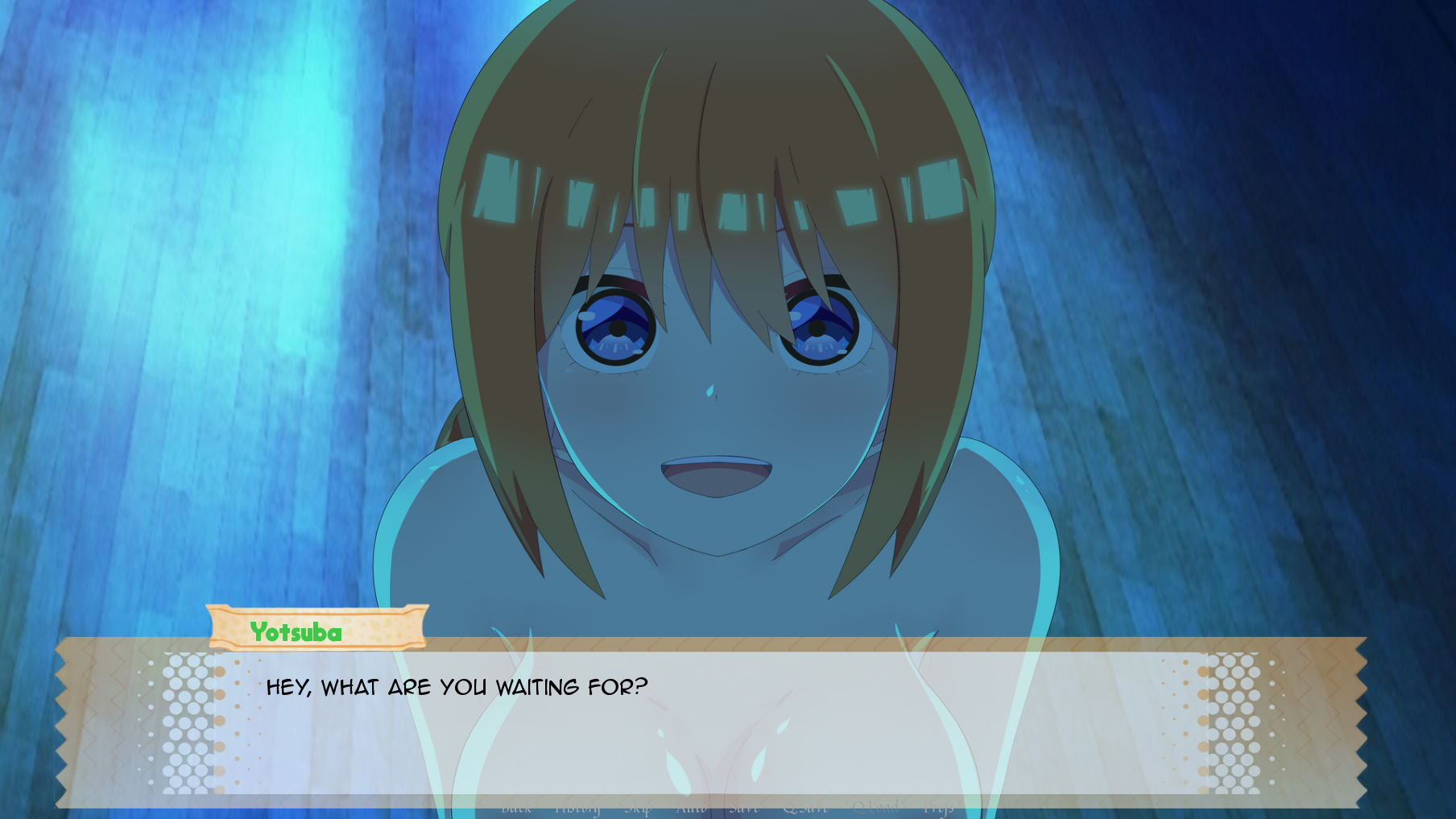
Task: Activate Skip in the quick menu
Action: [x=638, y=808]
